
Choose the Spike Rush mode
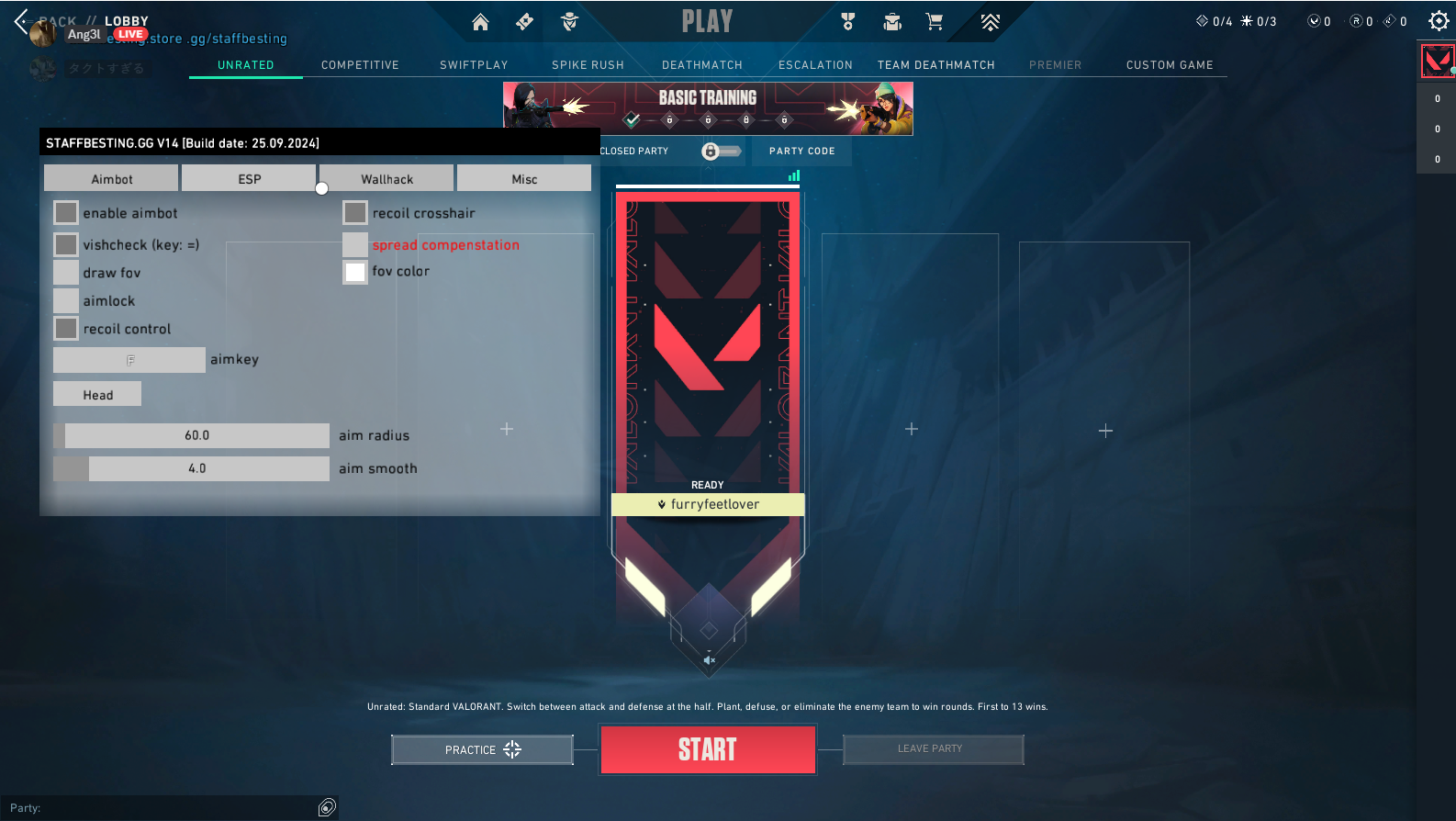[588, 65]
